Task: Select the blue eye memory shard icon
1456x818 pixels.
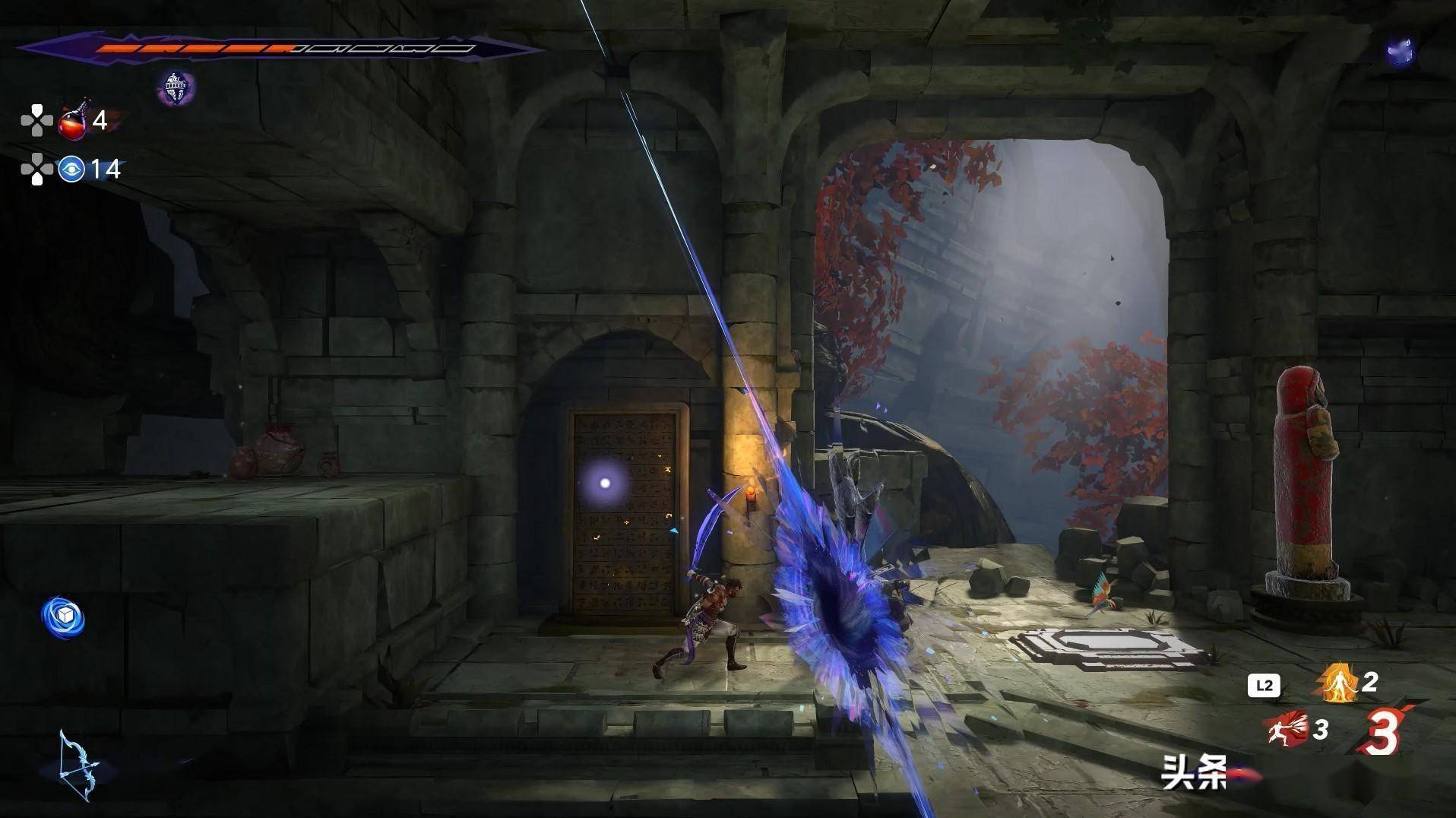Action: [71, 169]
